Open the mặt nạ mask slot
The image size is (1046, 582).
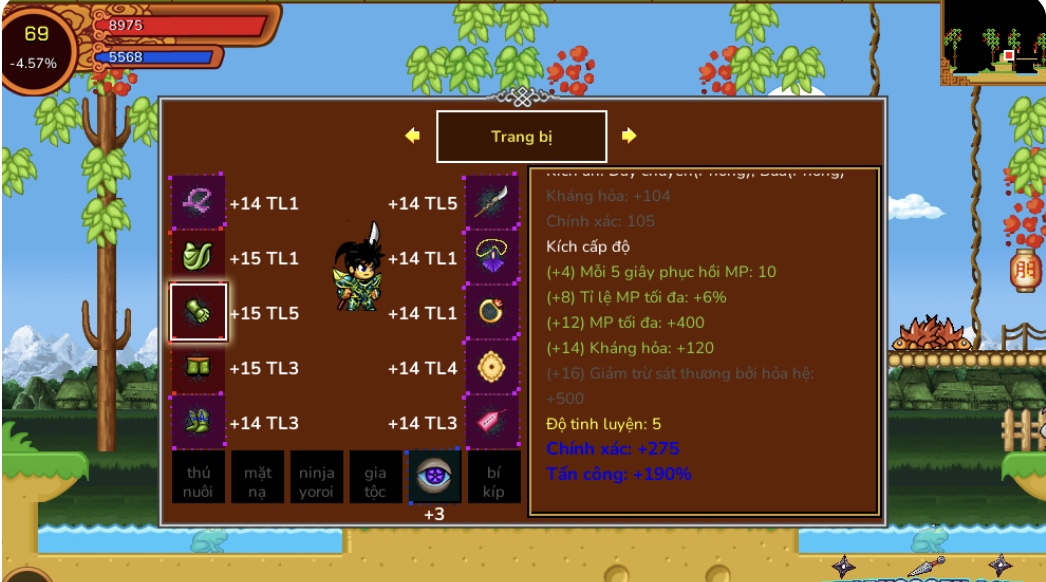tap(257, 477)
